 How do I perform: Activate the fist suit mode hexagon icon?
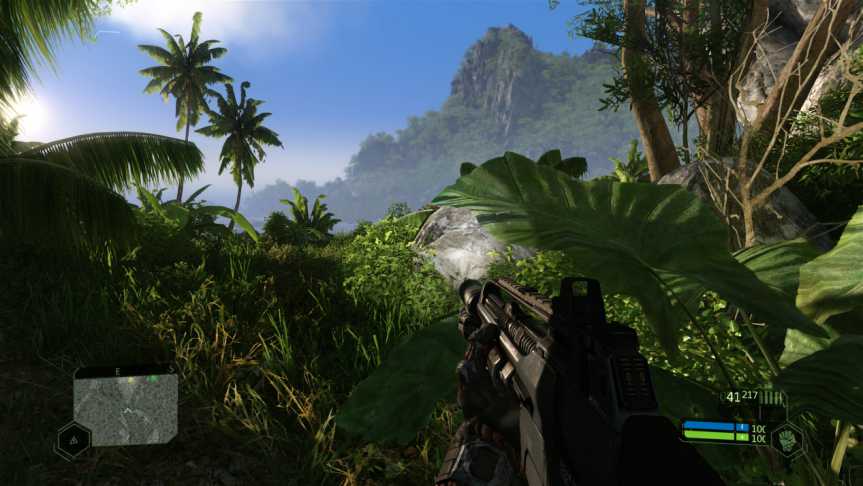[789, 439]
